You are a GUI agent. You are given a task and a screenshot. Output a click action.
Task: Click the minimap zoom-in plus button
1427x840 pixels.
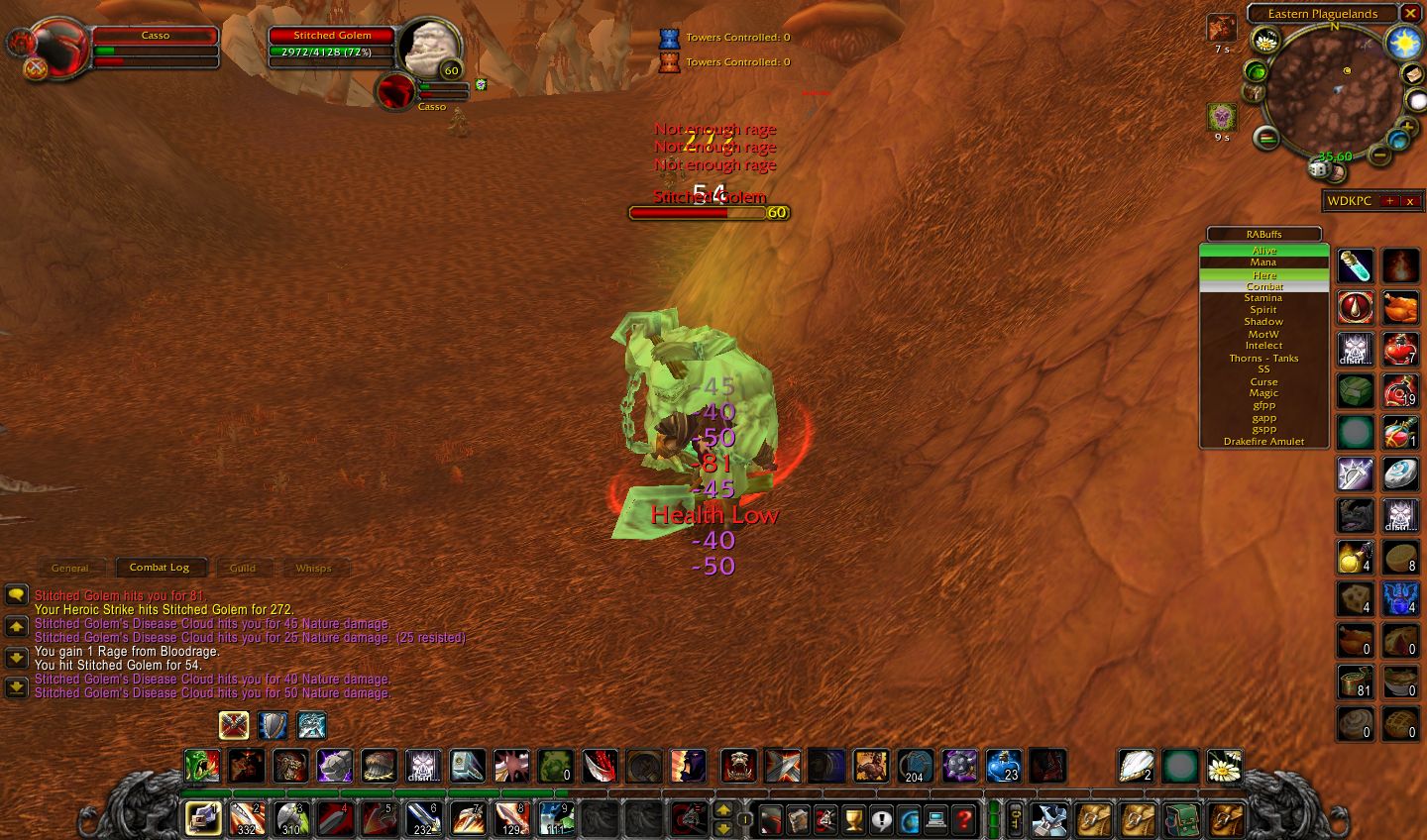(x=1406, y=127)
